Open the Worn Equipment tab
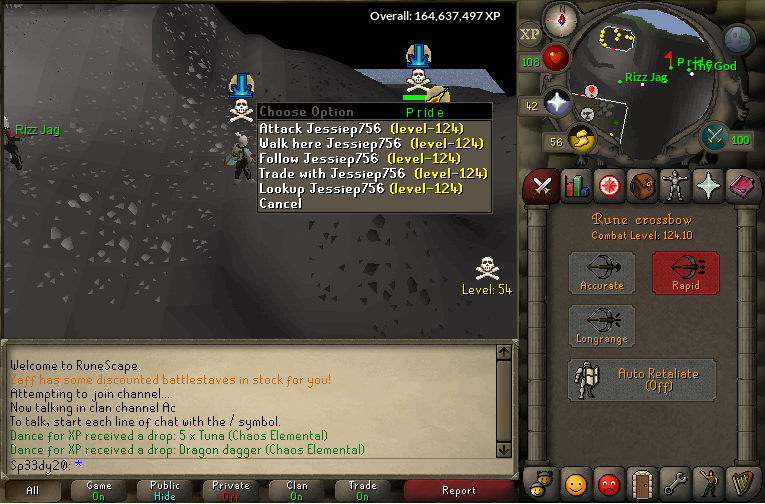Viewport: 765px width, 504px height. click(x=675, y=185)
